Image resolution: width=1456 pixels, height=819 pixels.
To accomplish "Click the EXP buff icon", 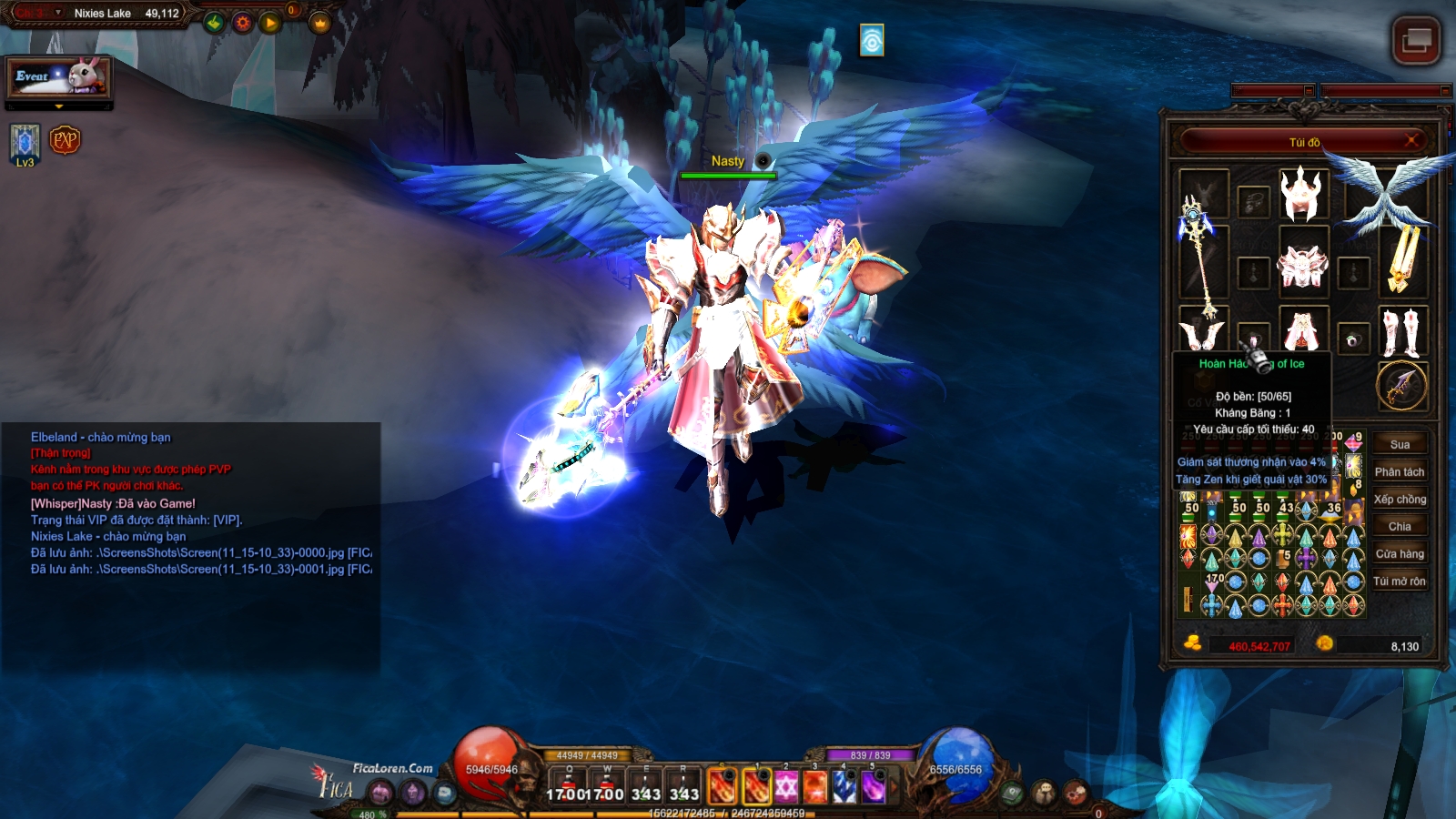I will click(x=66, y=140).
